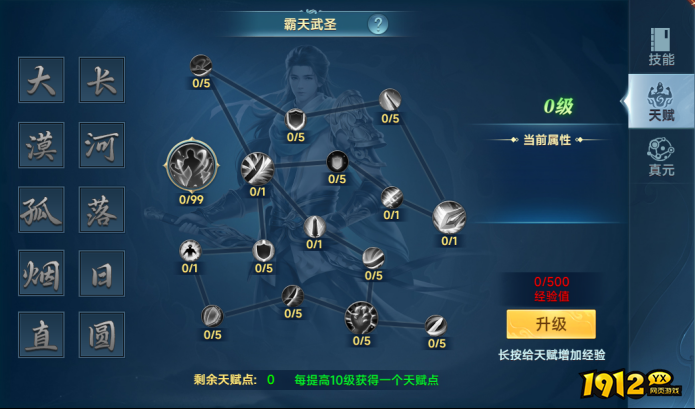Switch to the 技能 tab
The height and width of the screenshot is (409, 695).
[661, 45]
